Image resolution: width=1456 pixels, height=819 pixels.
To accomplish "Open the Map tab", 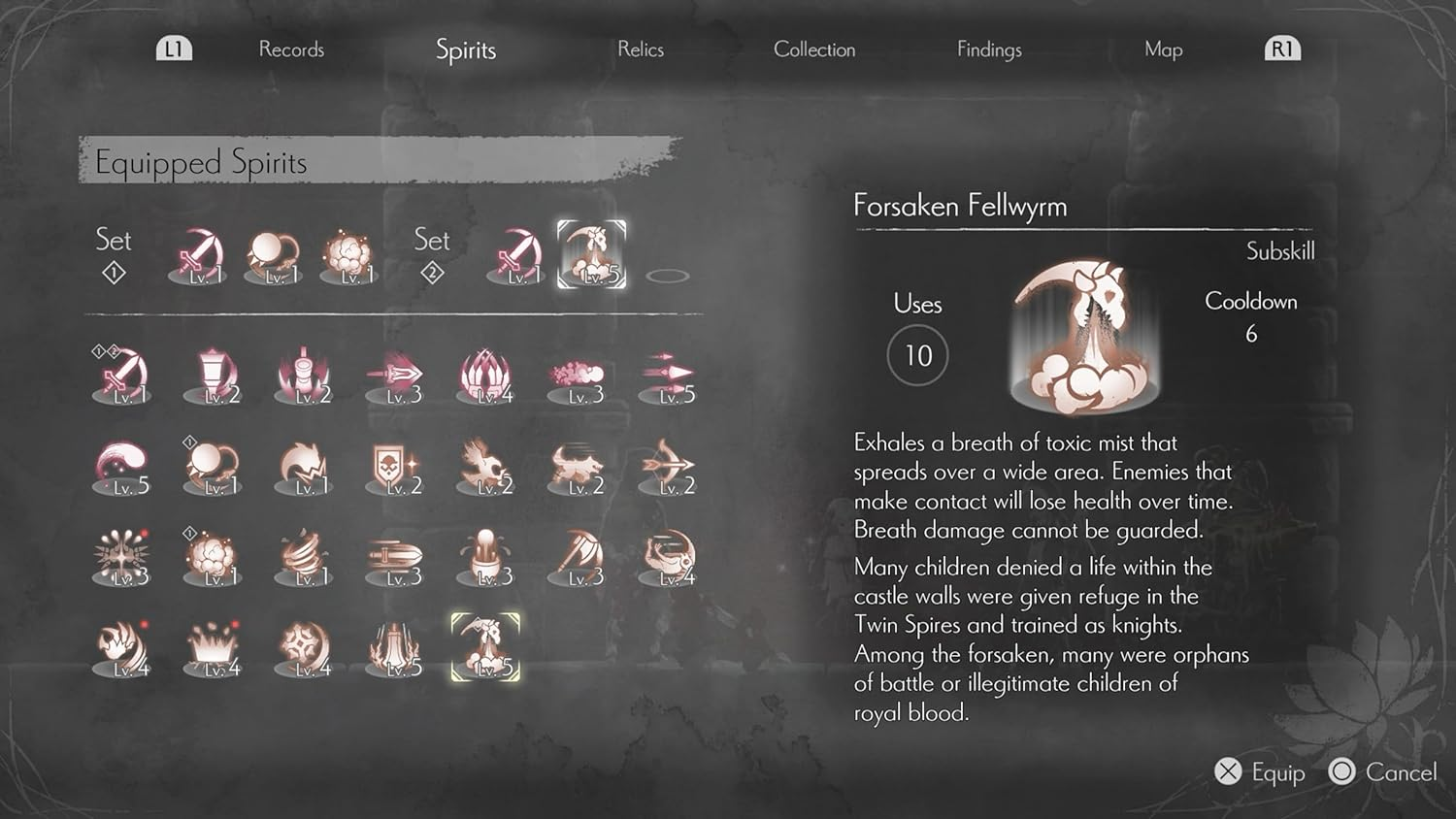I will (1163, 49).
